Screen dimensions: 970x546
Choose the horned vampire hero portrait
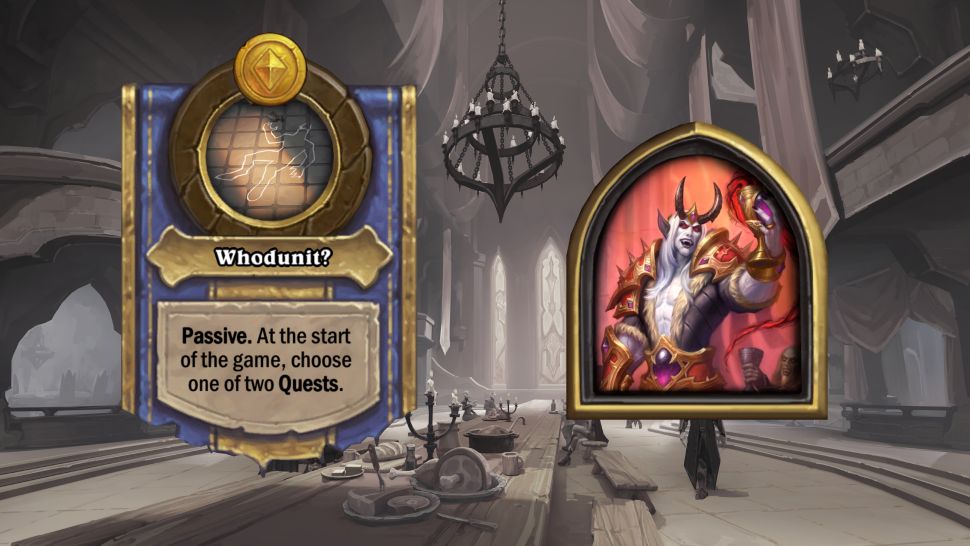point(696,275)
